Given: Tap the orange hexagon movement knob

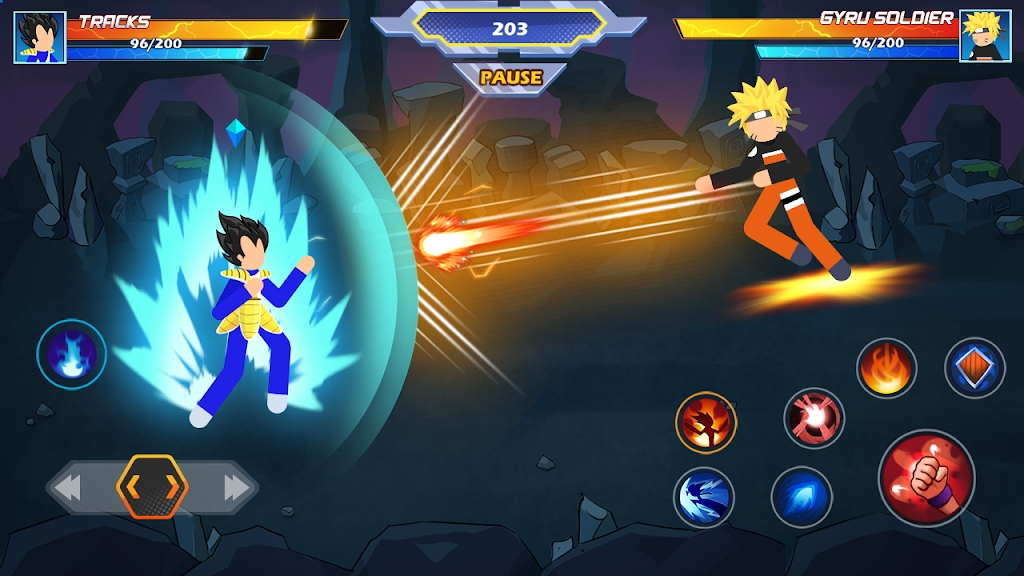Looking at the screenshot, I should pyautogui.click(x=152, y=487).
